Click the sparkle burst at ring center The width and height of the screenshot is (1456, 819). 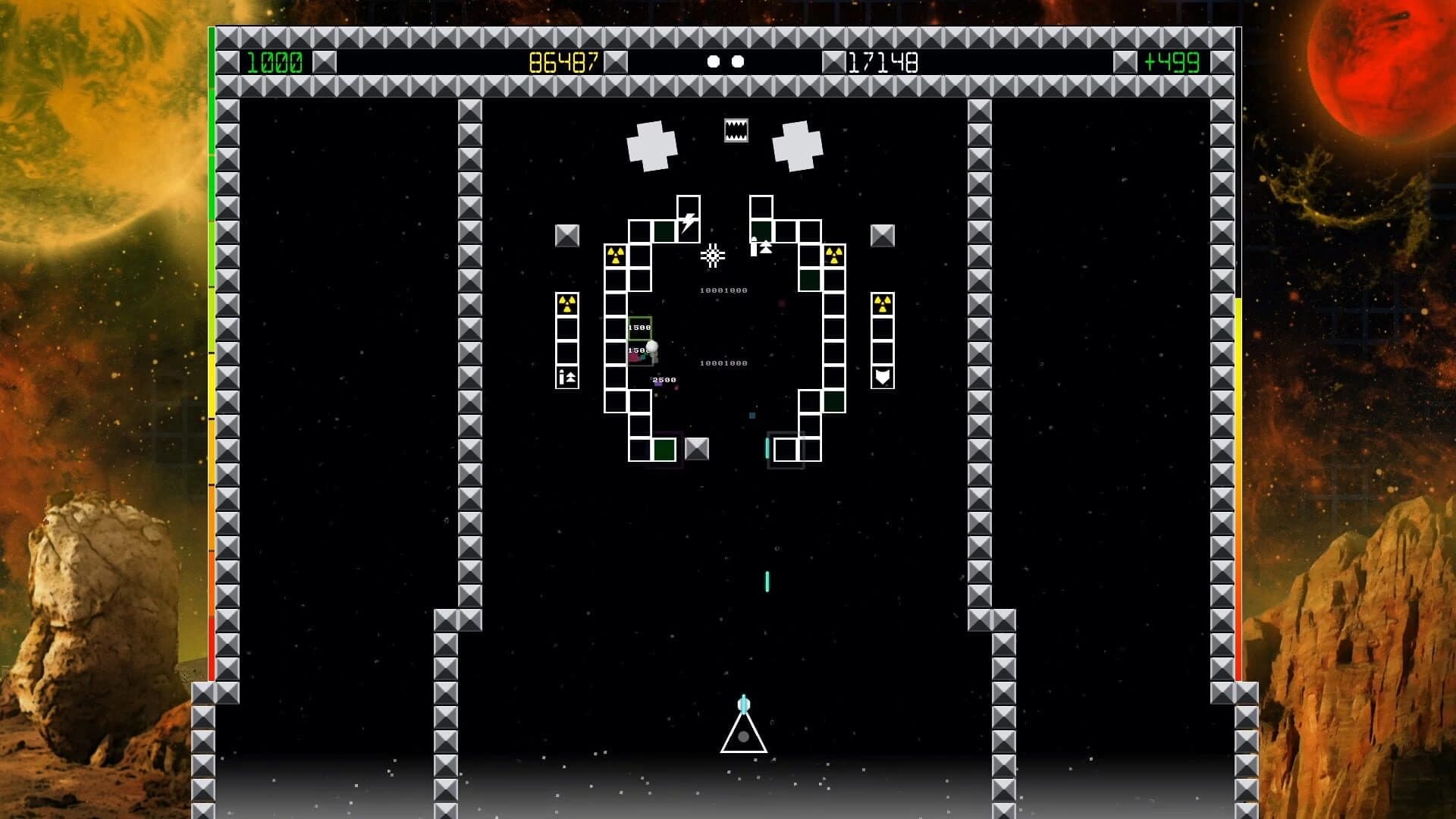coord(712,256)
